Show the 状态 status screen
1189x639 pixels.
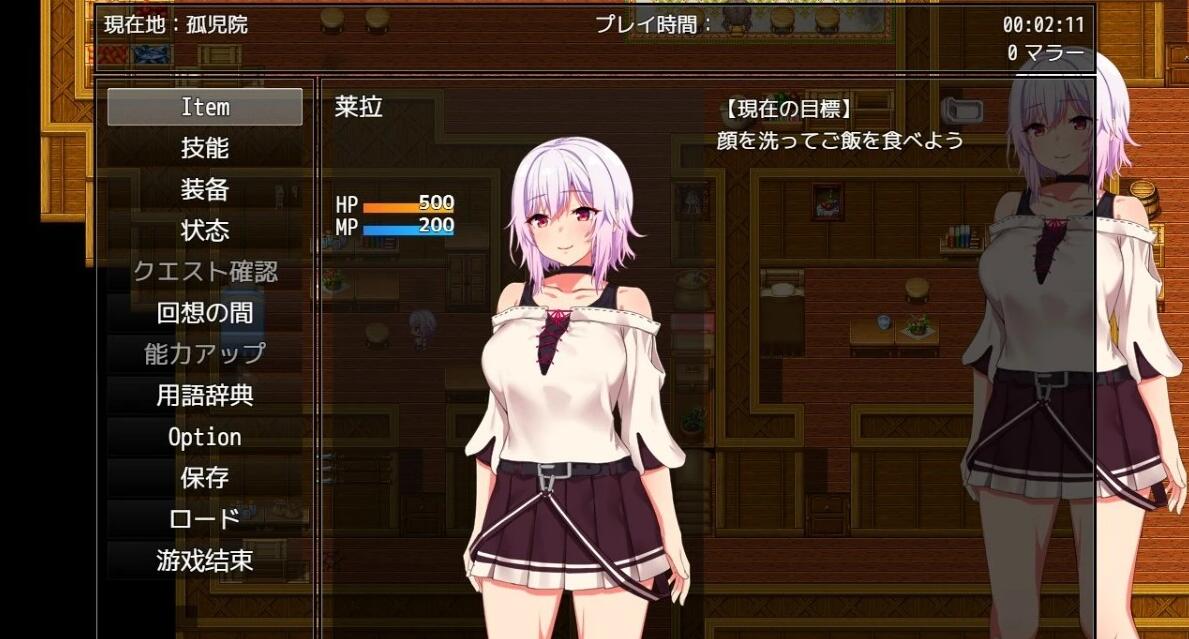click(205, 231)
